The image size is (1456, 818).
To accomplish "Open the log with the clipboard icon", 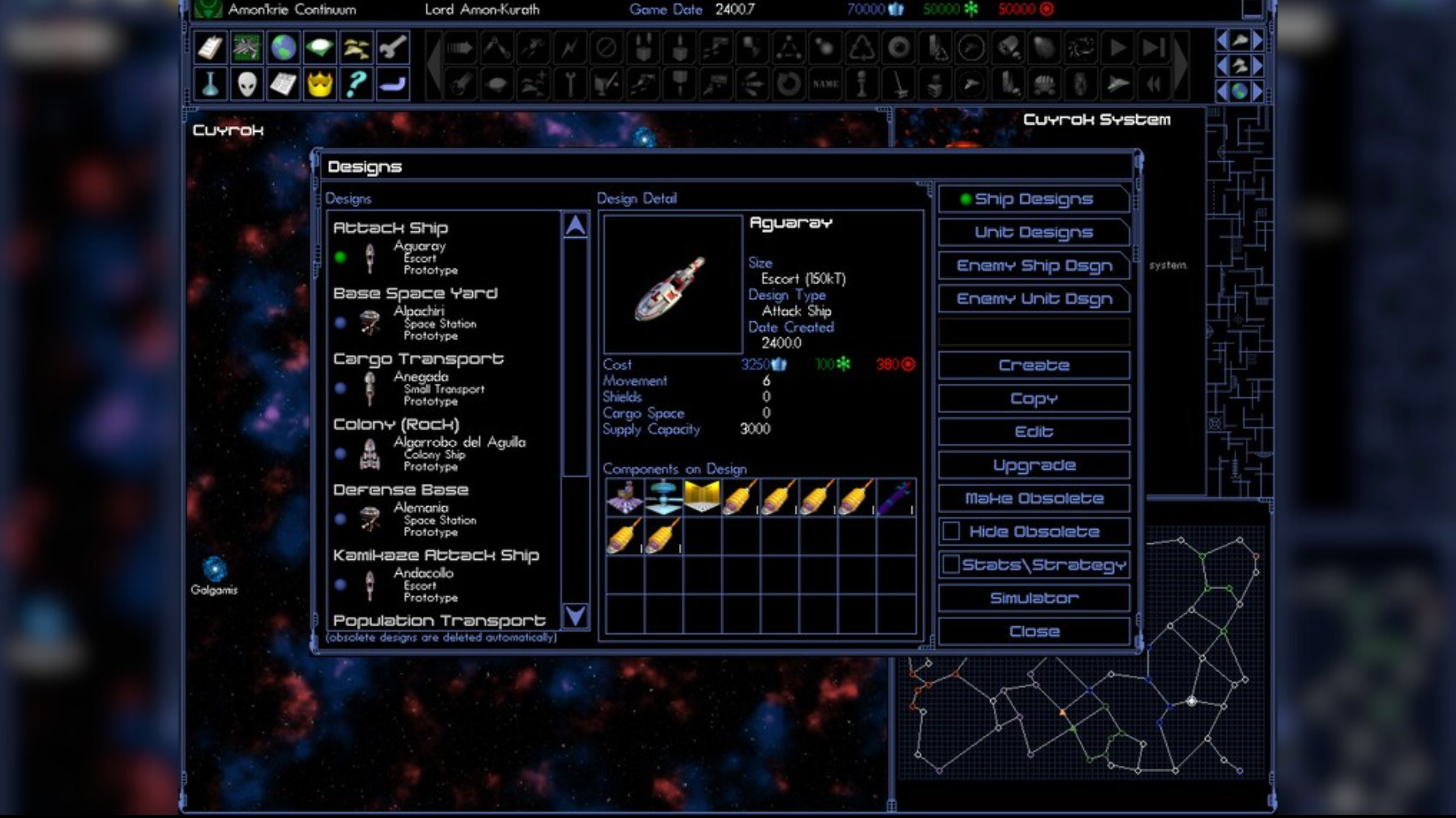I will coord(211,47).
